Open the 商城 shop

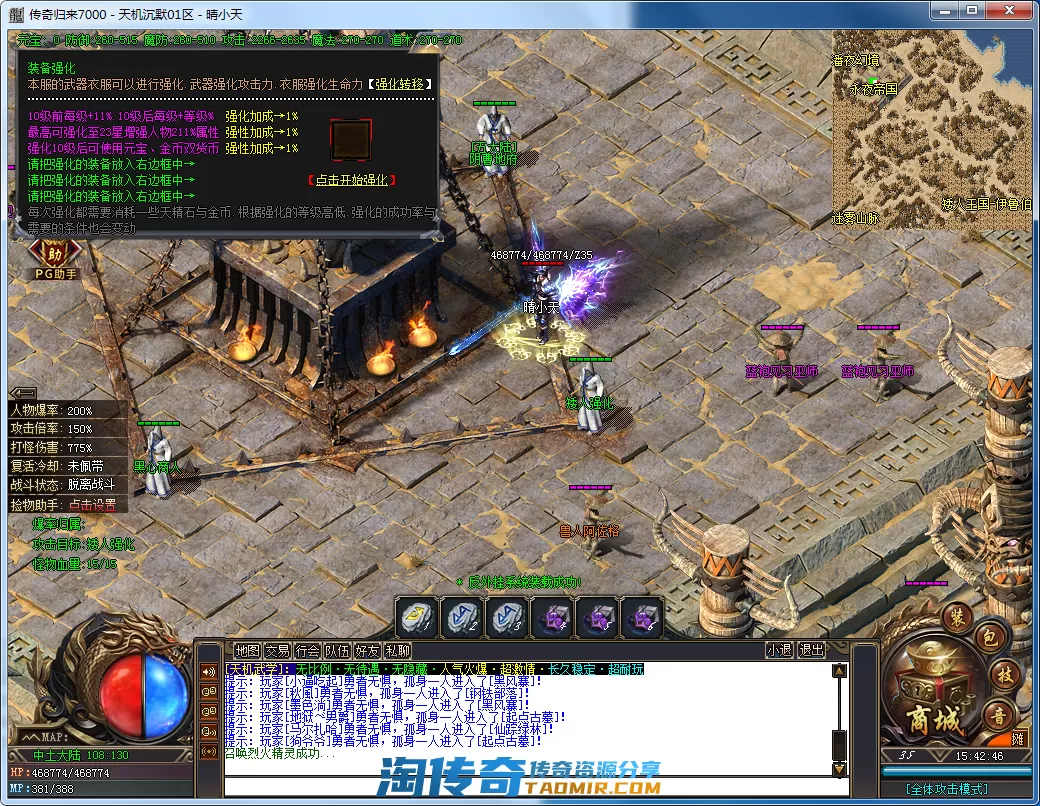click(932, 694)
